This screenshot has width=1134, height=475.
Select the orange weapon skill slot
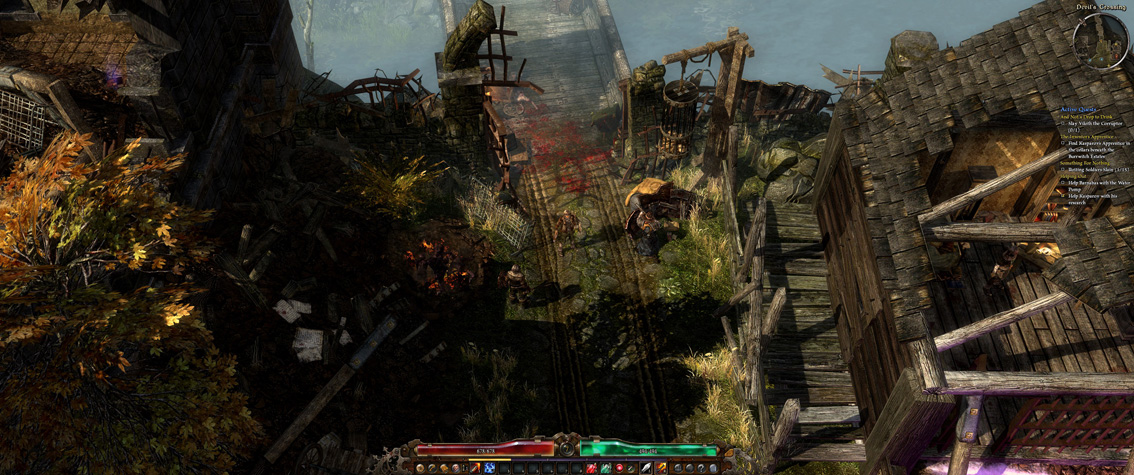tap(661, 468)
